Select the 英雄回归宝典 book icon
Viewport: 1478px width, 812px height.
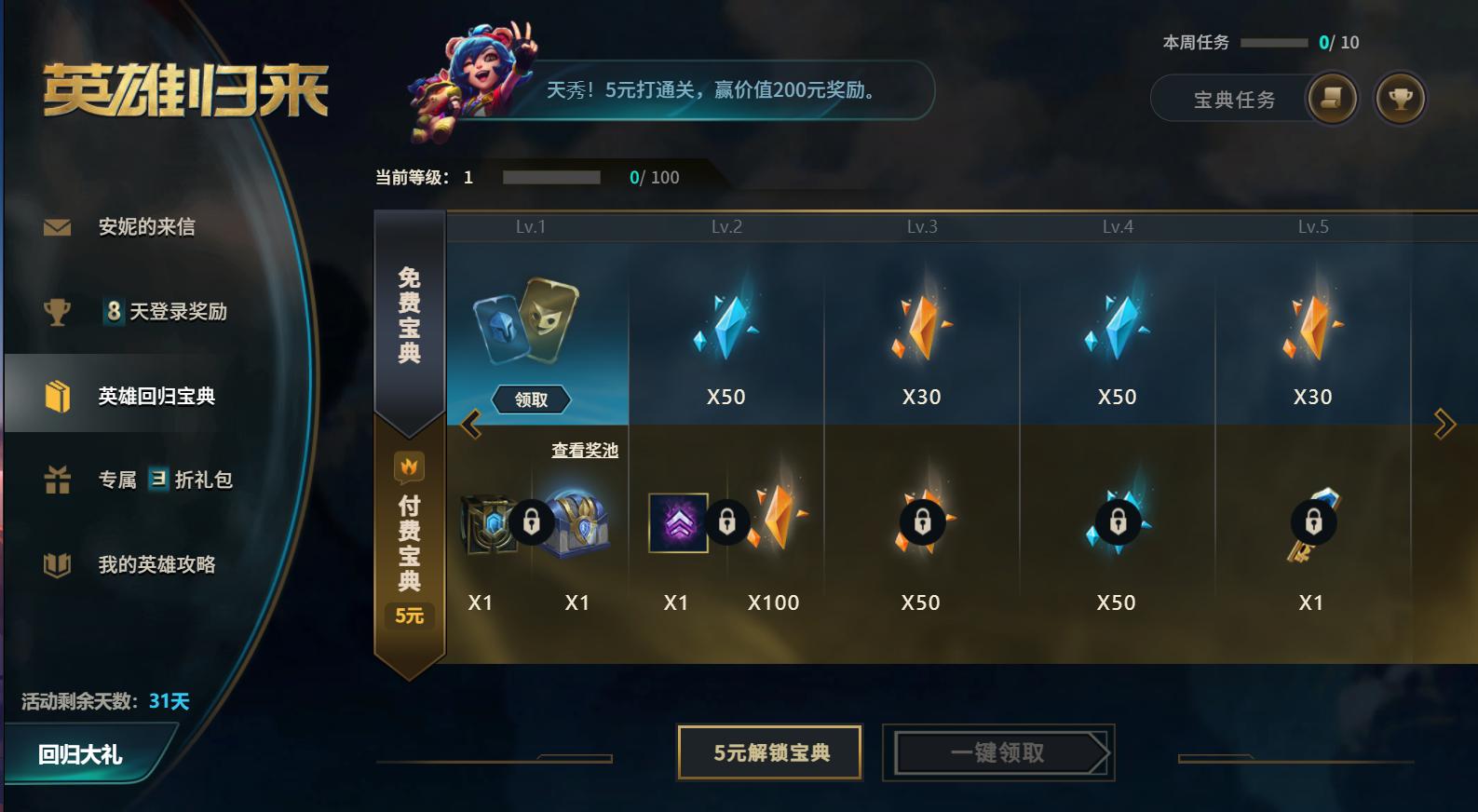tap(56, 394)
